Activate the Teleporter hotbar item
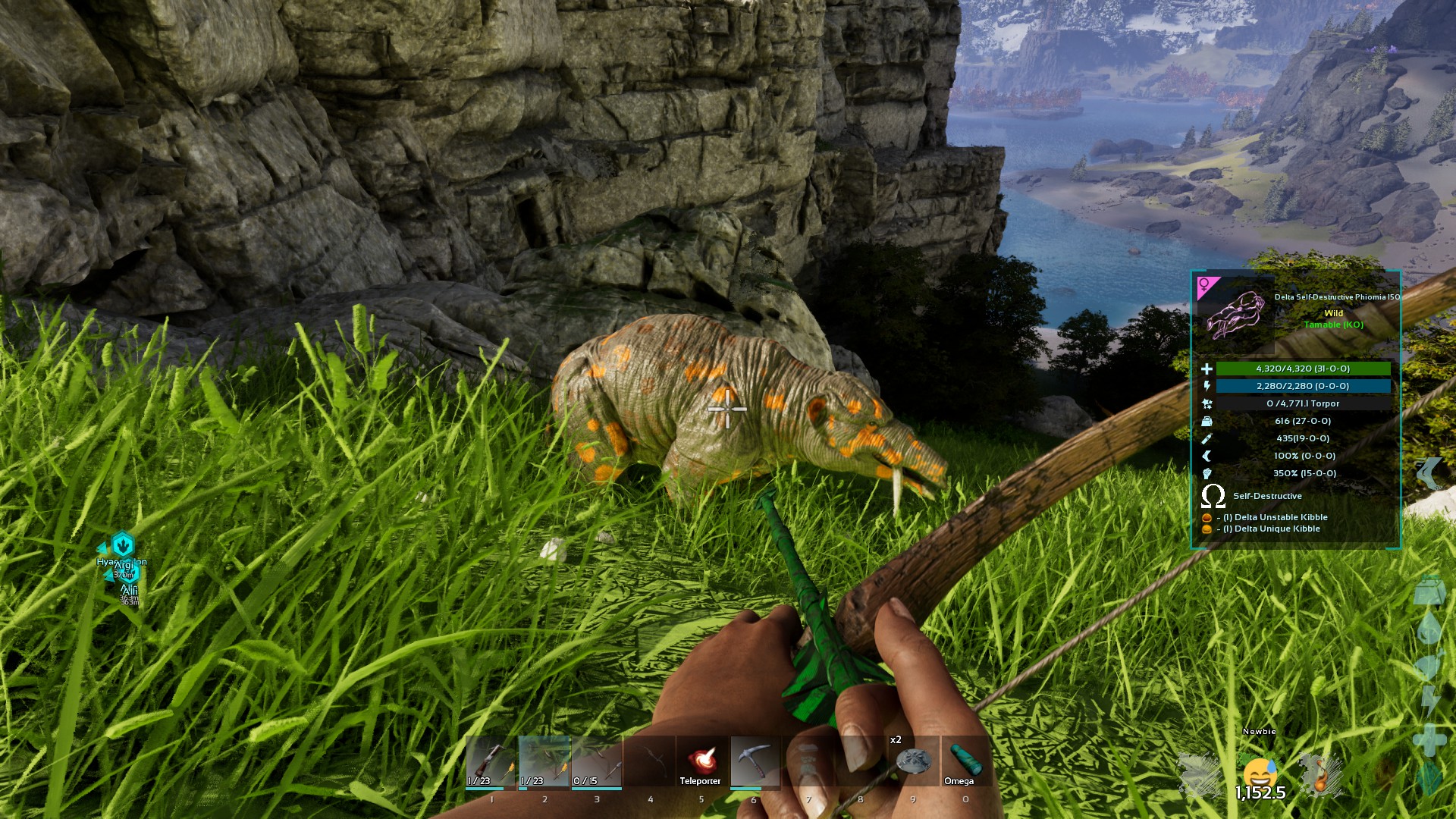 (x=701, y=761)
